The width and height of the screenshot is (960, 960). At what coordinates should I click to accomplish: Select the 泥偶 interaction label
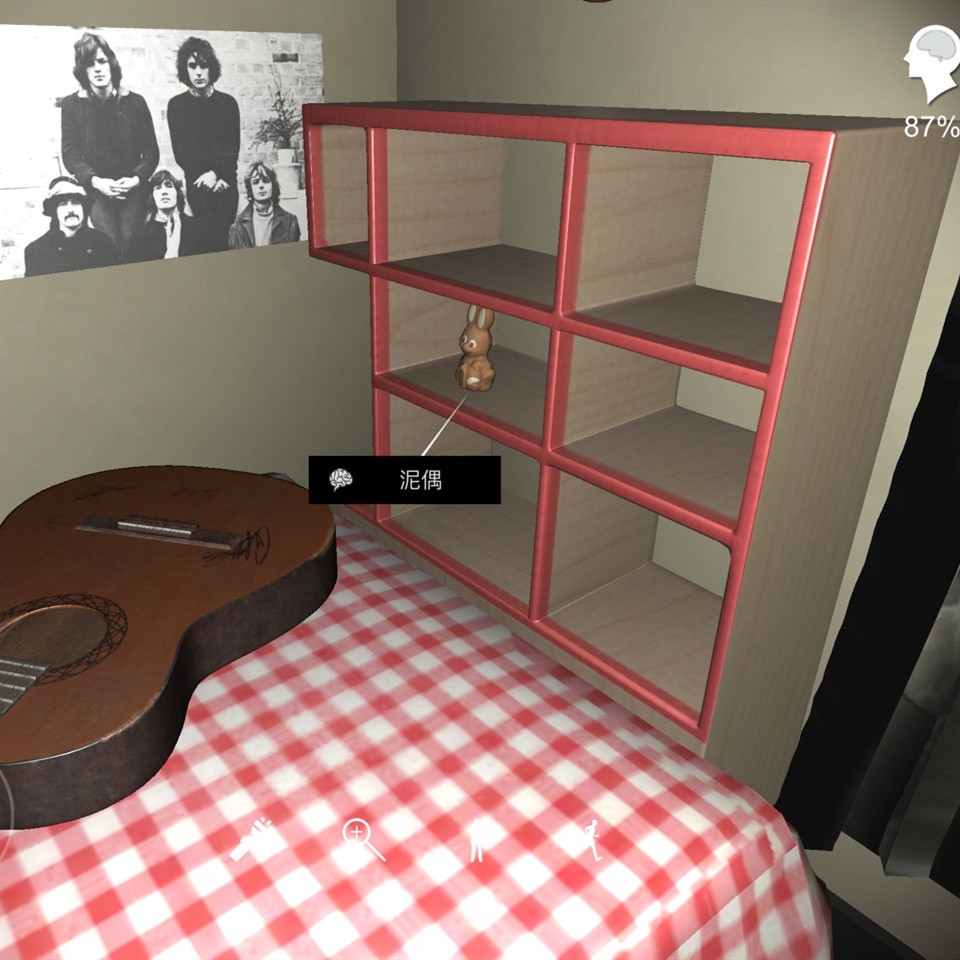(404, 480)
